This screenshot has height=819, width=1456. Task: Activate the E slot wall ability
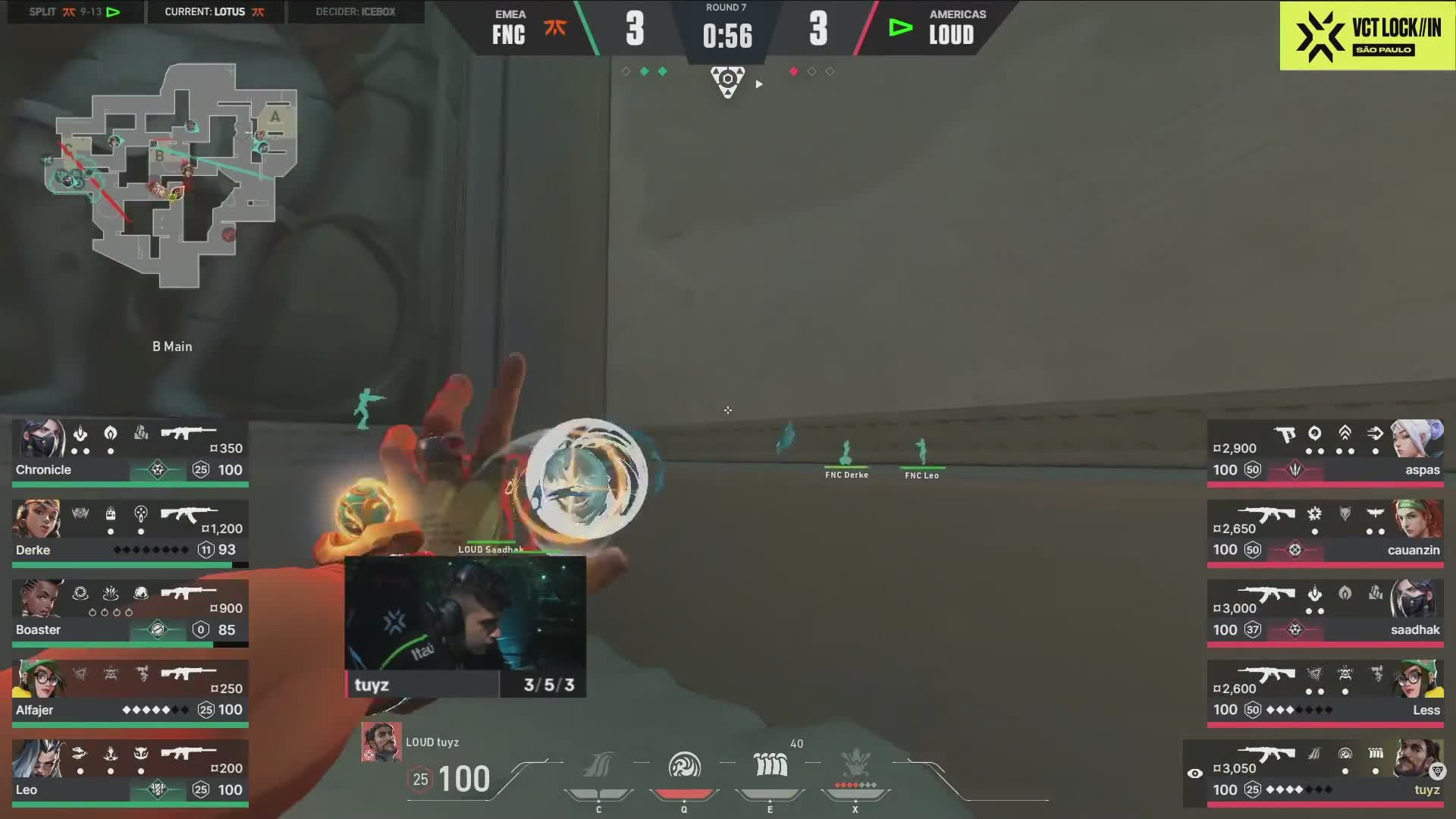(770, 766)
